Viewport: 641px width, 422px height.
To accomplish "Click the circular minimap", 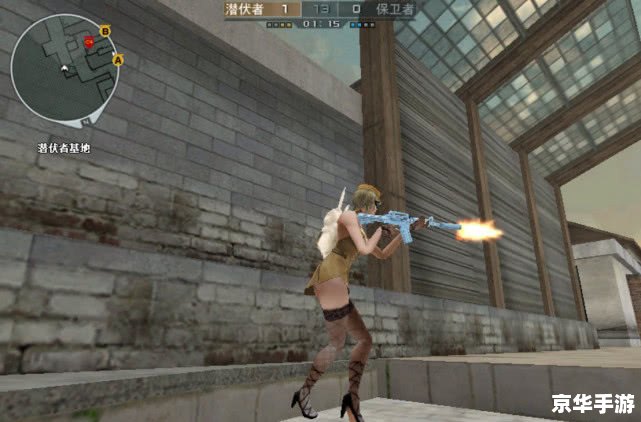I will click(x=63, y=67).
